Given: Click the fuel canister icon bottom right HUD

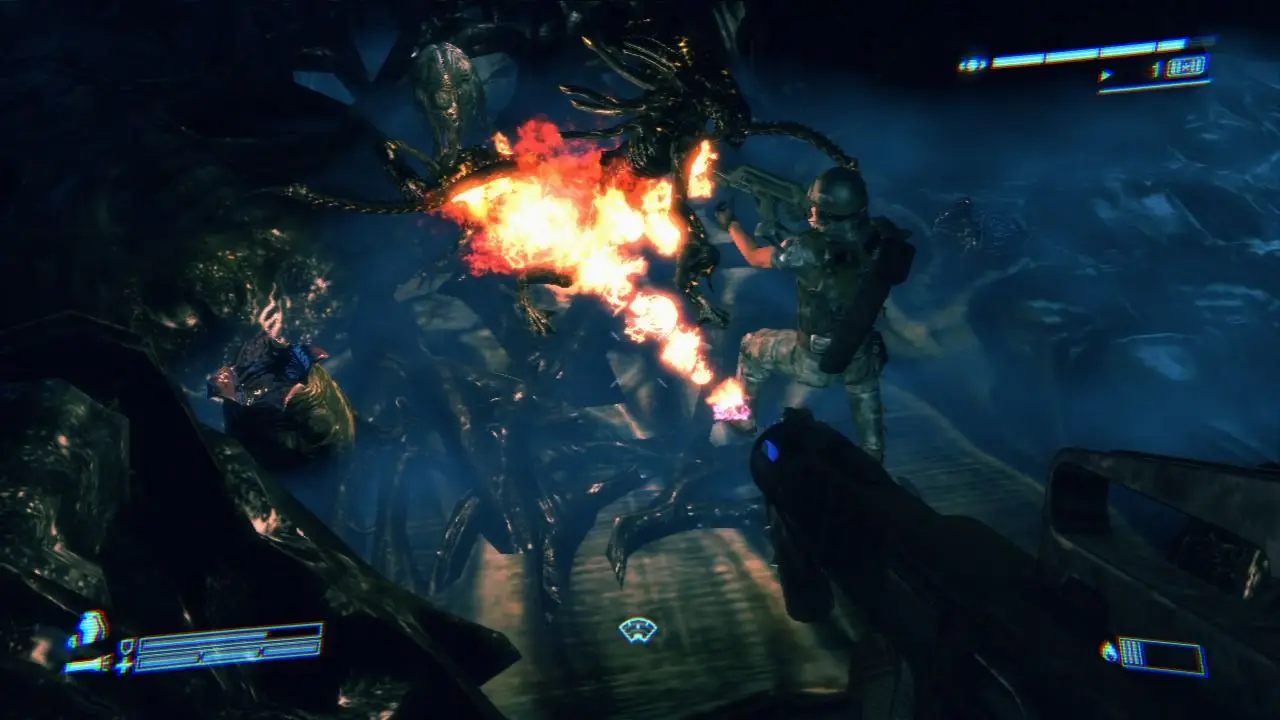Looking at the screenshot, I should click(1107, 652).
